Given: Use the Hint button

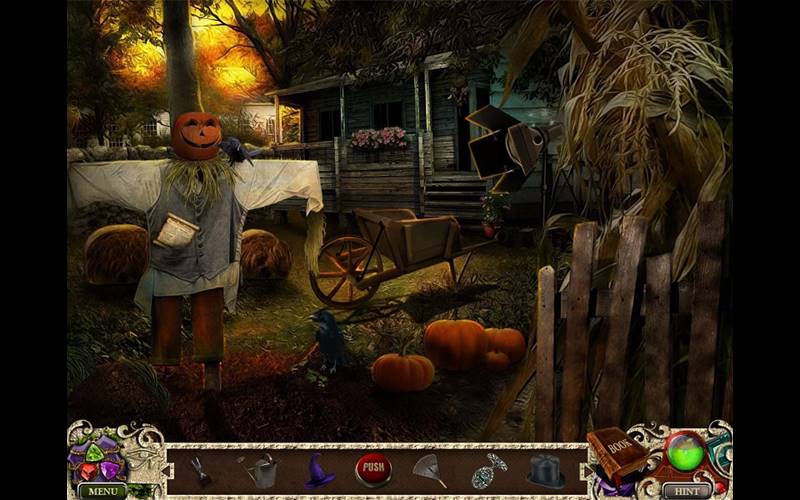Looking at the screenshot, I should [x=687, y=491].
